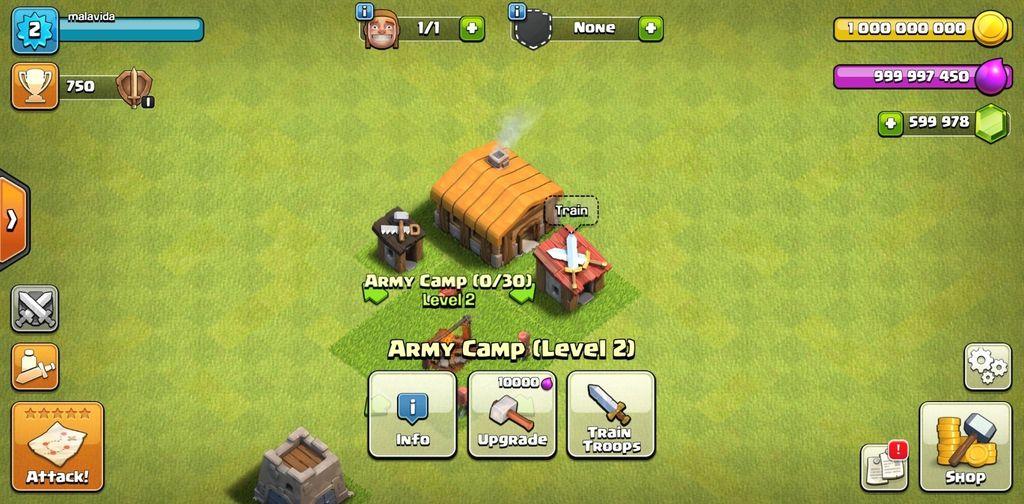
Task: Open the crossed swords army overview
Action: point(35,308)
